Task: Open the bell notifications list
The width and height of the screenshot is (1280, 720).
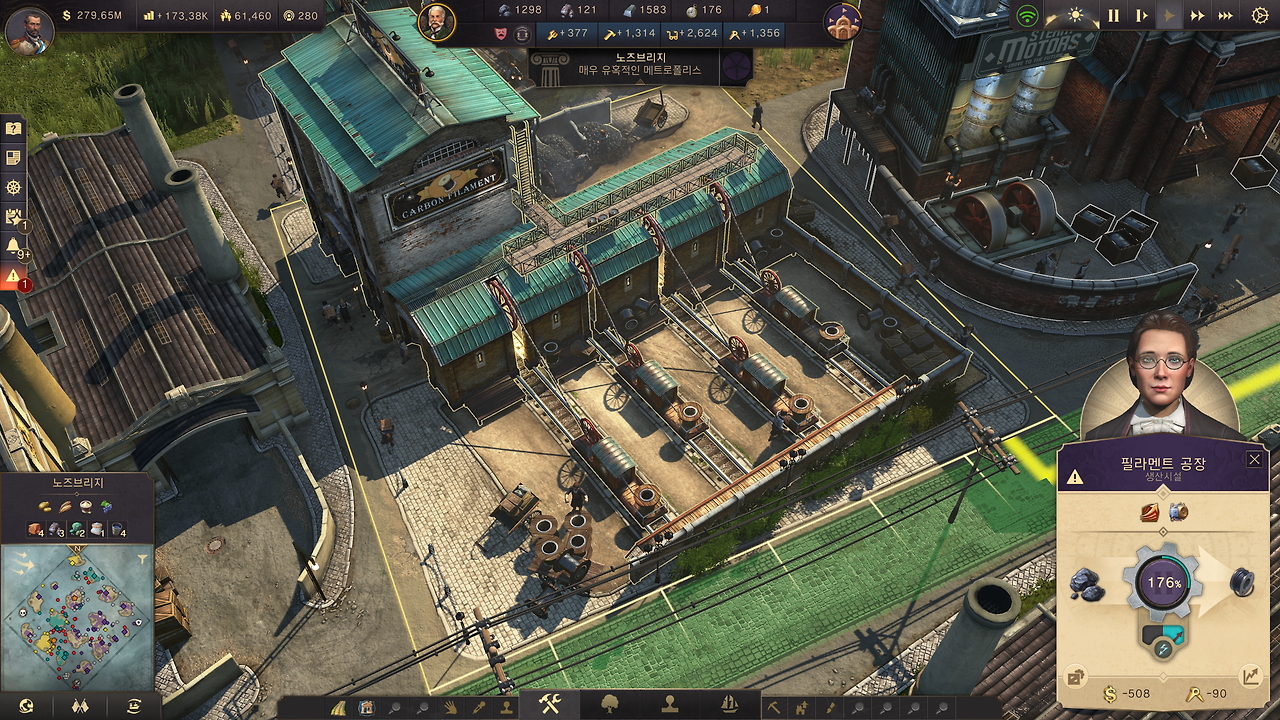Action: [13, 246]
